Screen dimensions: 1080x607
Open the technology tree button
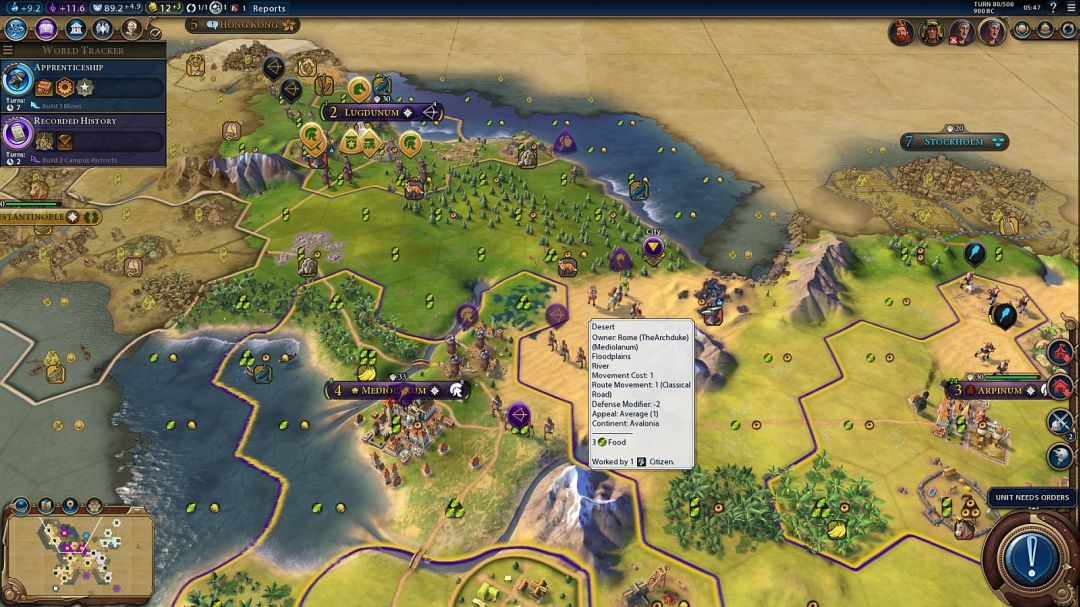click(x=16, y=28)
